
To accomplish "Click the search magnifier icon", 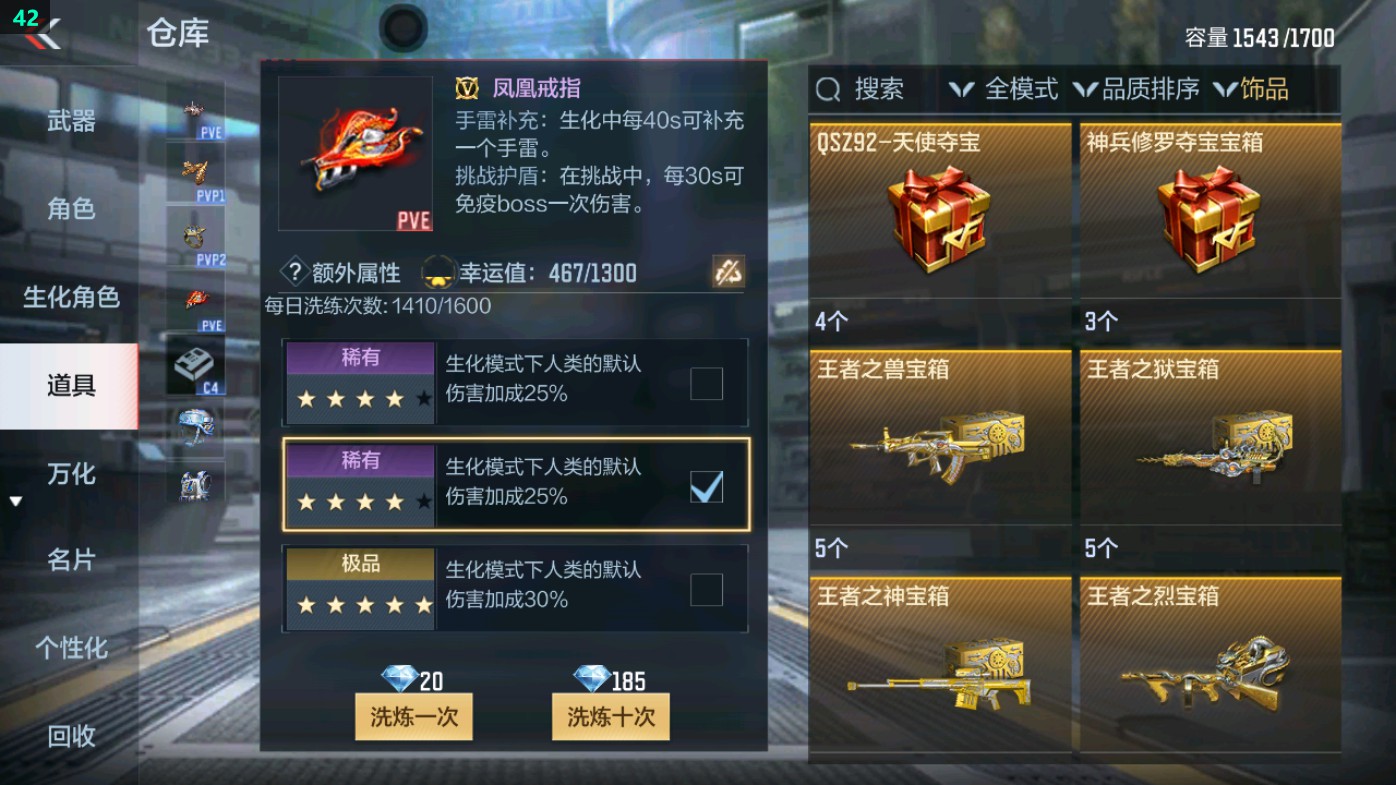I will click(x=826, y=89).
